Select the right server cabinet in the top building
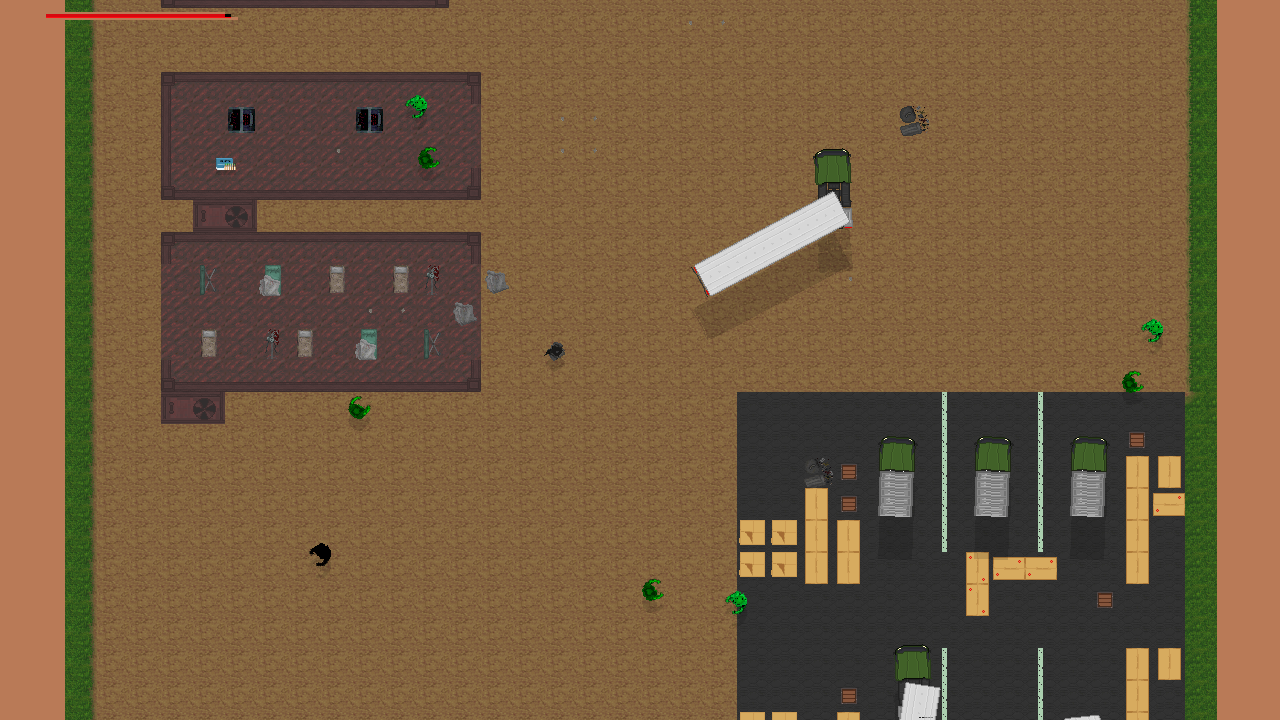The width and height of the screenshot is (1280, 720). point(370,119)
